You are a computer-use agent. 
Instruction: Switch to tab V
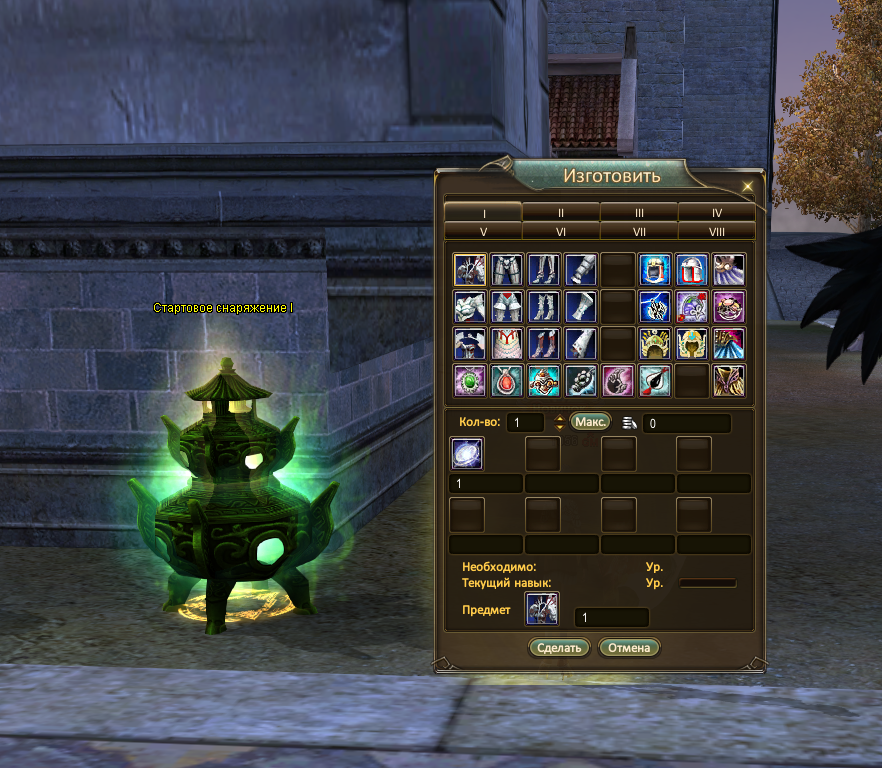(x=483, y=230)
